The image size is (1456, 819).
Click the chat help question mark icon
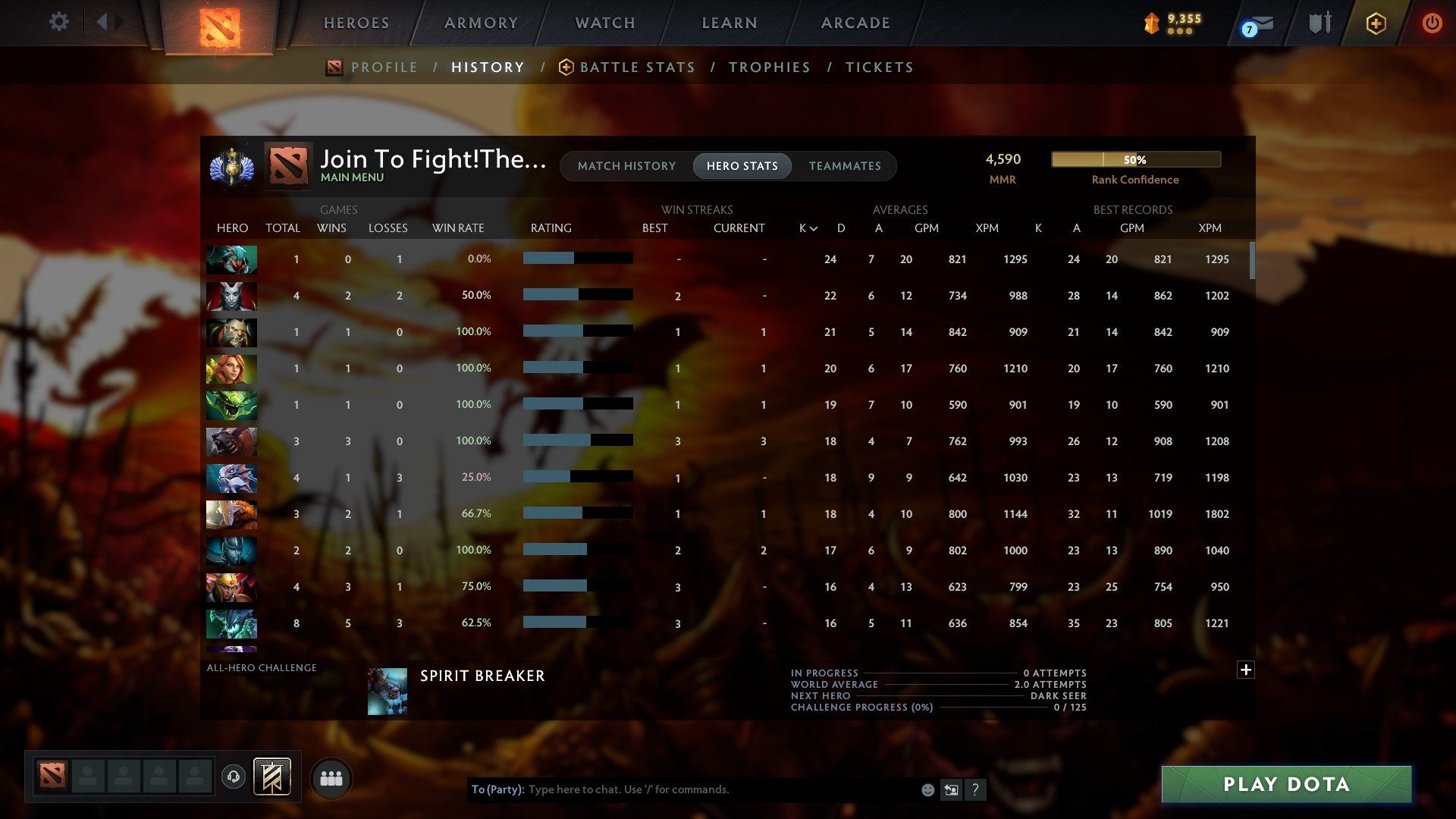pos(975,789)
